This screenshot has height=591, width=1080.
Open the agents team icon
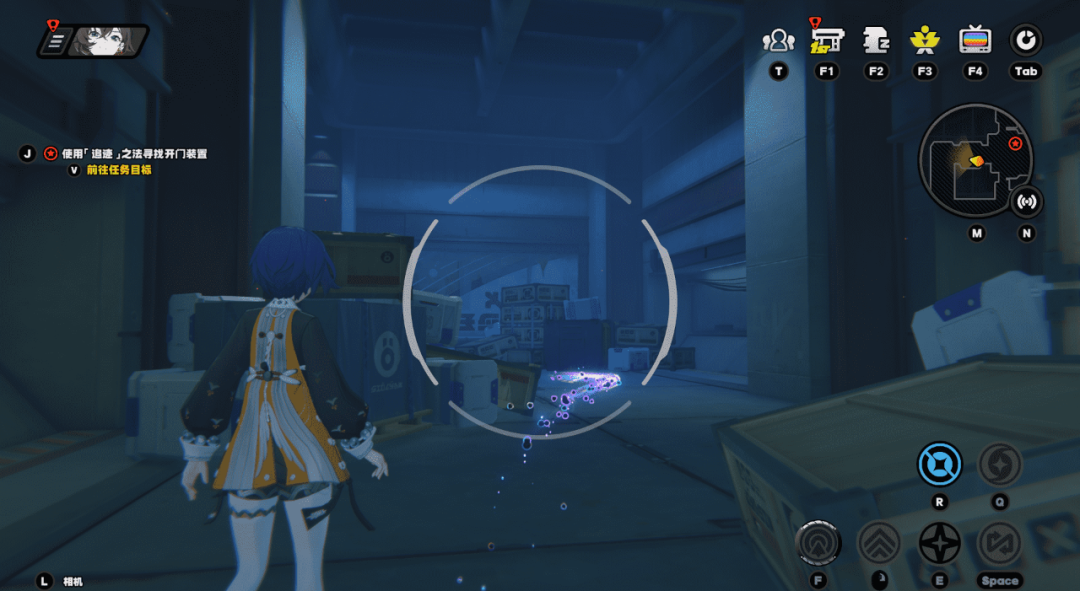coord(778,41)
